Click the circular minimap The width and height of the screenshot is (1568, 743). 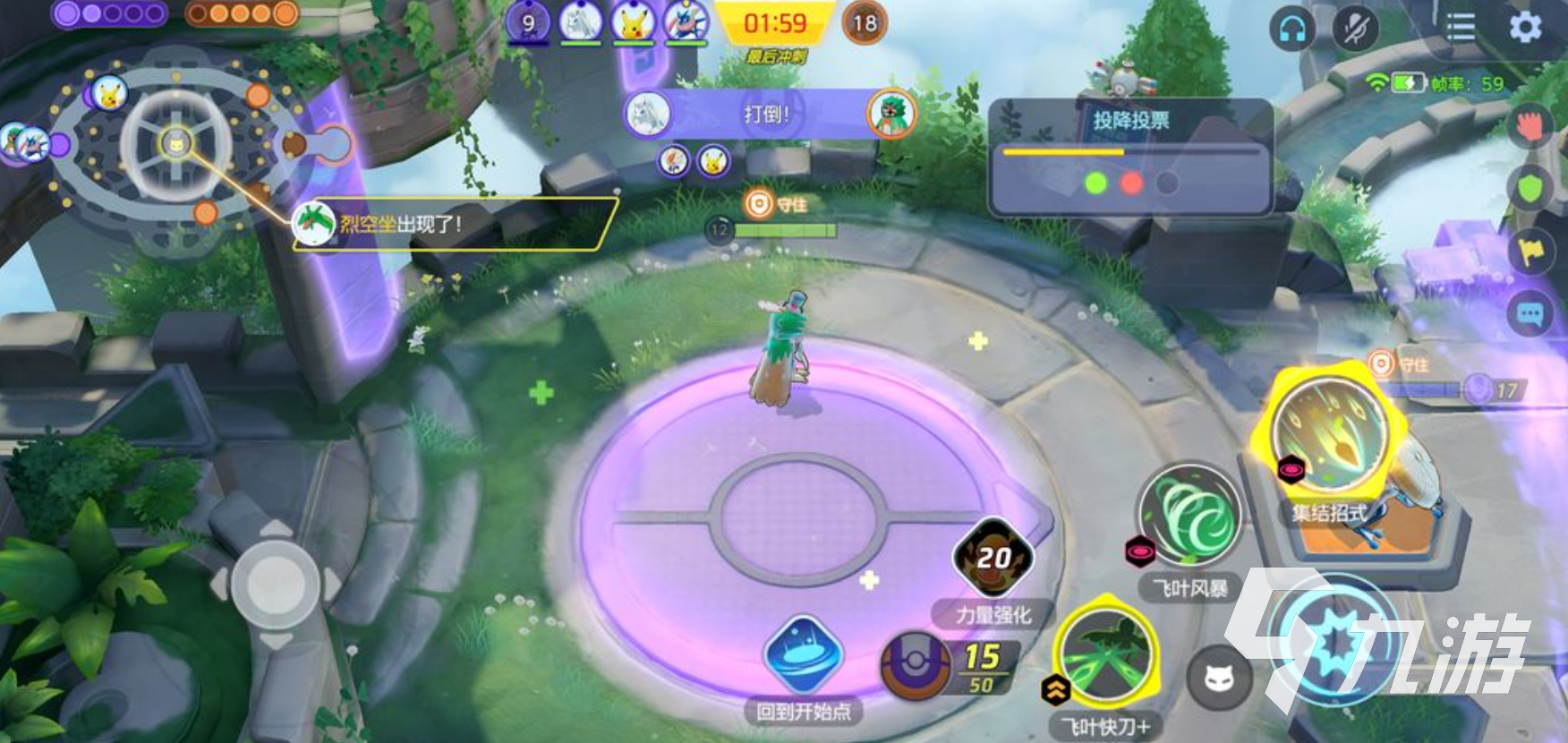tap(176, 143)
